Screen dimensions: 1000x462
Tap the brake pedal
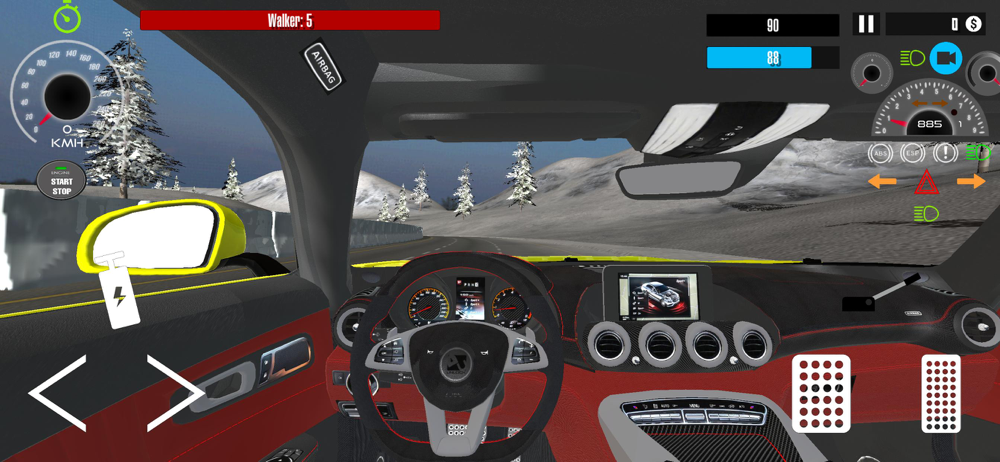pos(821,393)
